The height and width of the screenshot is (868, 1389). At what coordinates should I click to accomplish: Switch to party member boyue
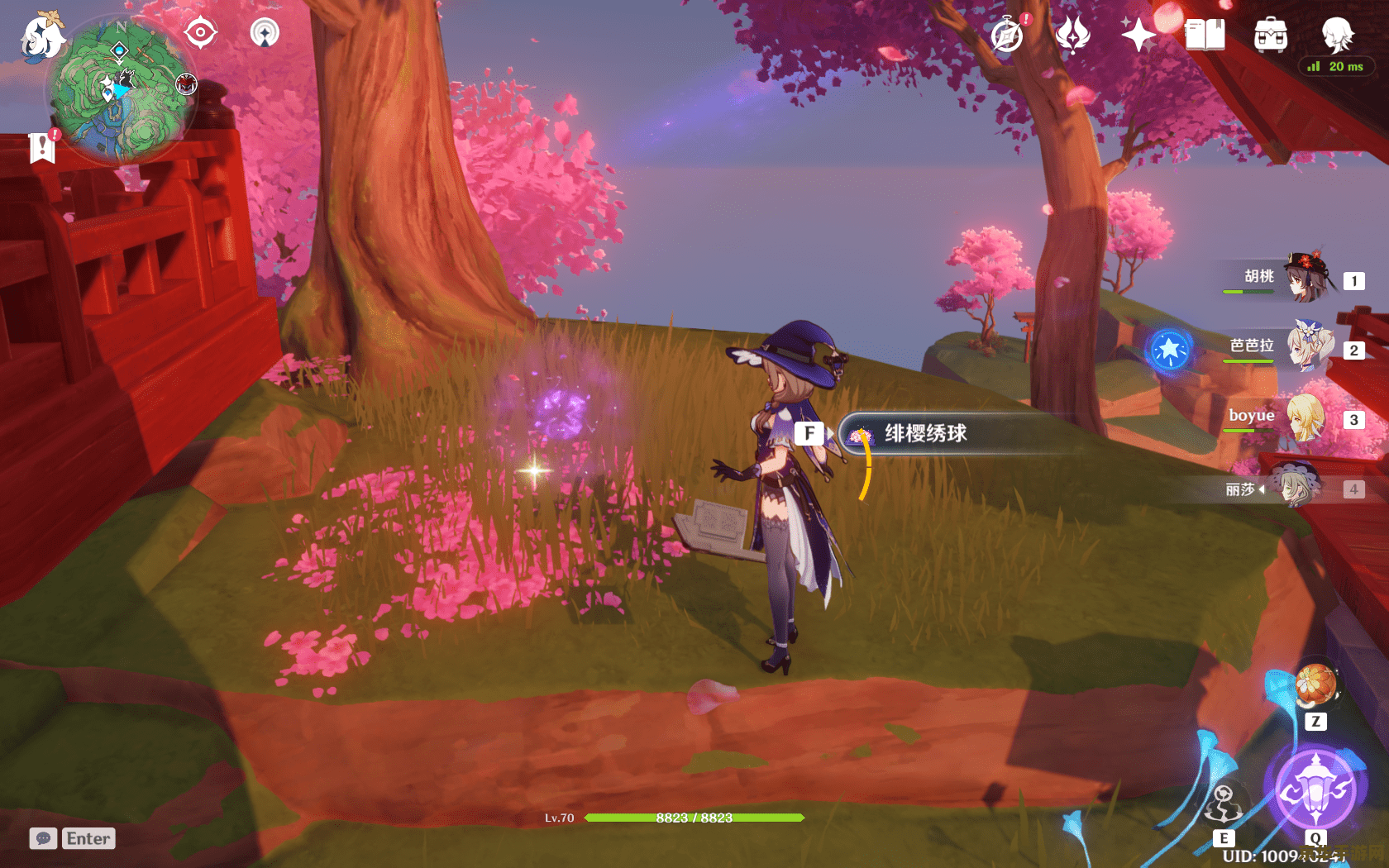tap(1306, 417)
